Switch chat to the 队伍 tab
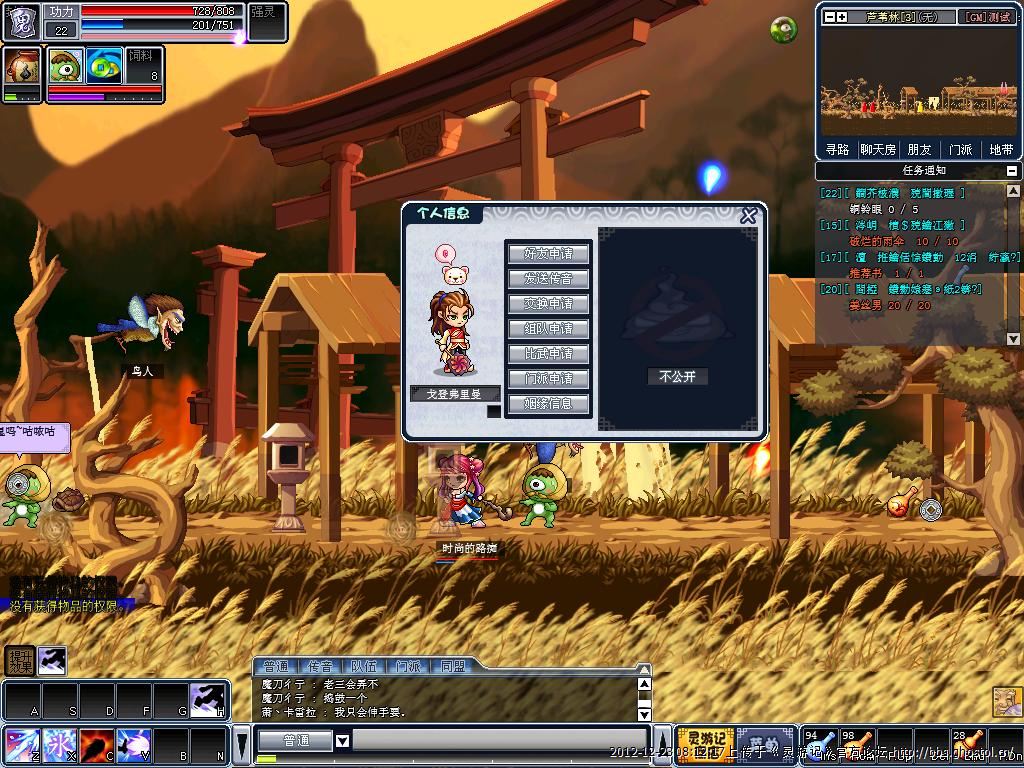Viewport: 1024px width, 768px height. pos(364,666)
